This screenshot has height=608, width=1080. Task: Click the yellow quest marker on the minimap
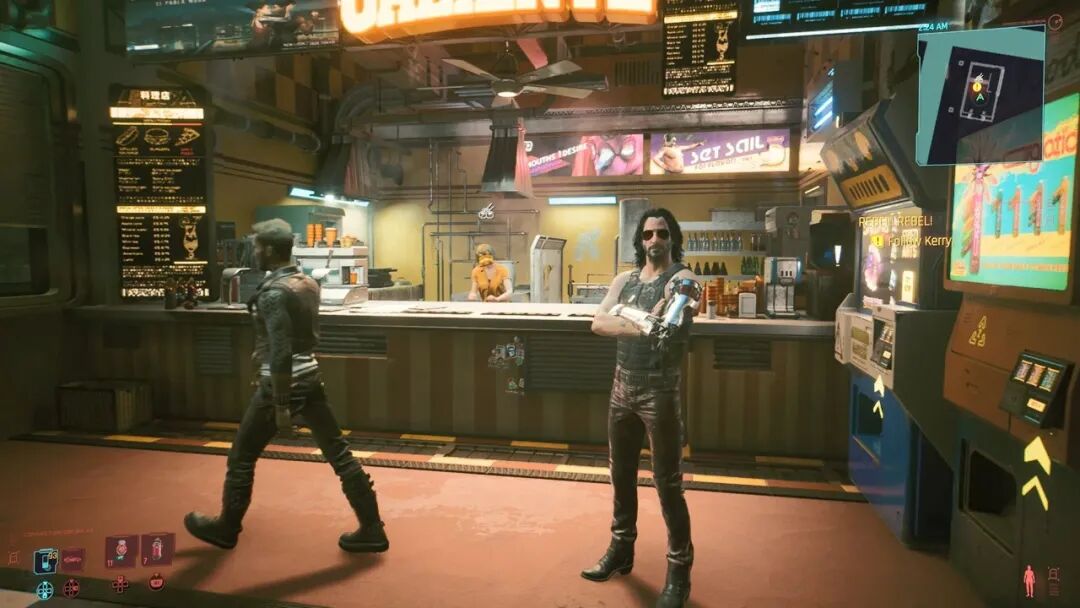pyautogui.click(x=978, y=87)
